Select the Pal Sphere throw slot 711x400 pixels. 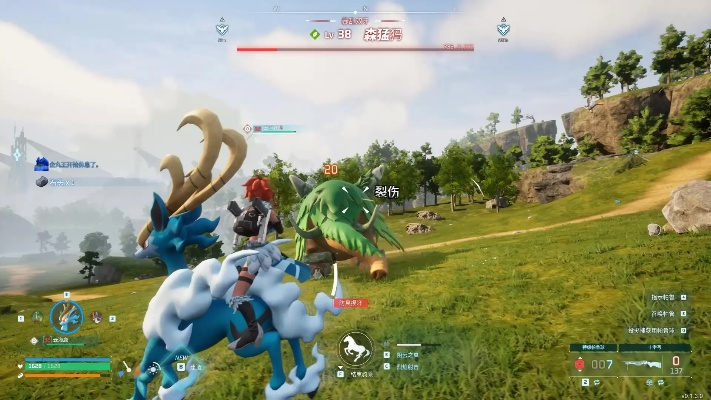pyautogui.click(x=579, y=364)
